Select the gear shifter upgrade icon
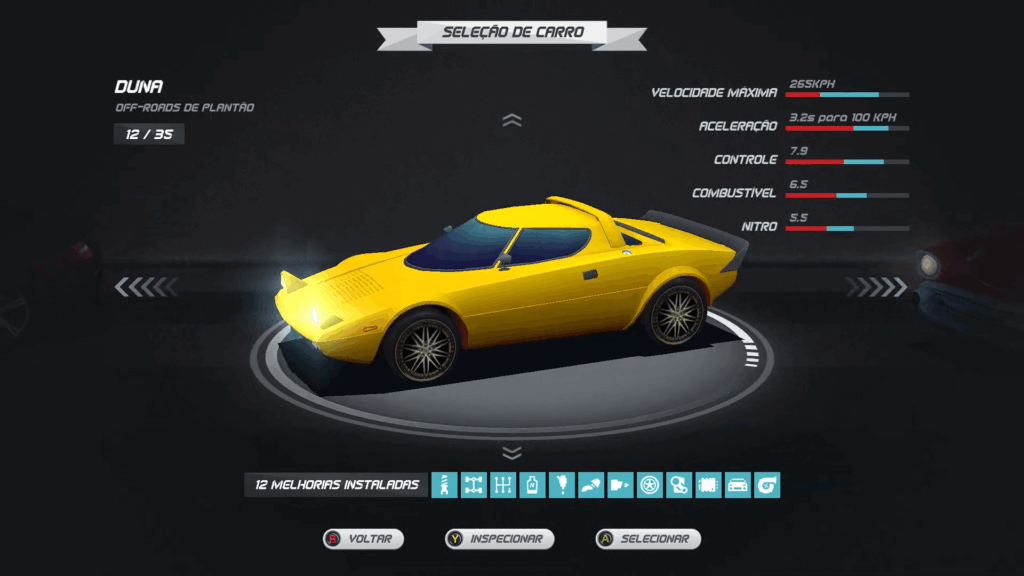The width and height of the screenshot is (1024, 576). click(503, 486)
